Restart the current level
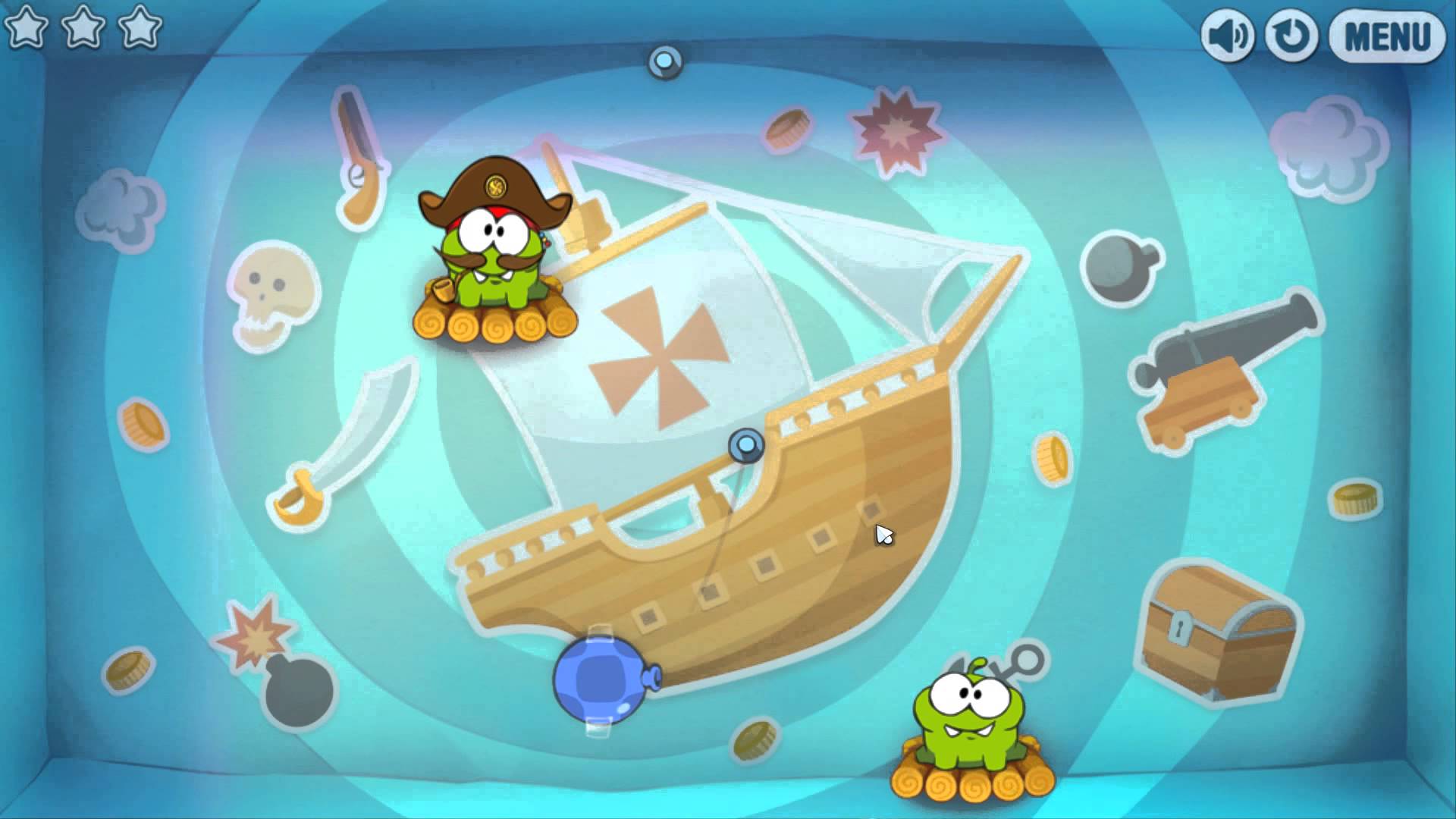1456x819 pixels. (1291, 34)
